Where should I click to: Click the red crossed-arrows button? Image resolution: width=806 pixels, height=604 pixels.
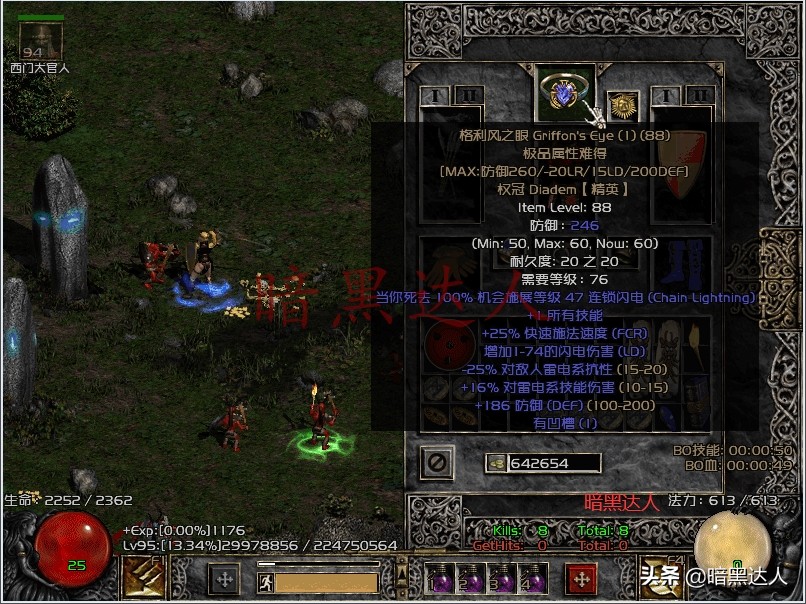click(581, 578)
